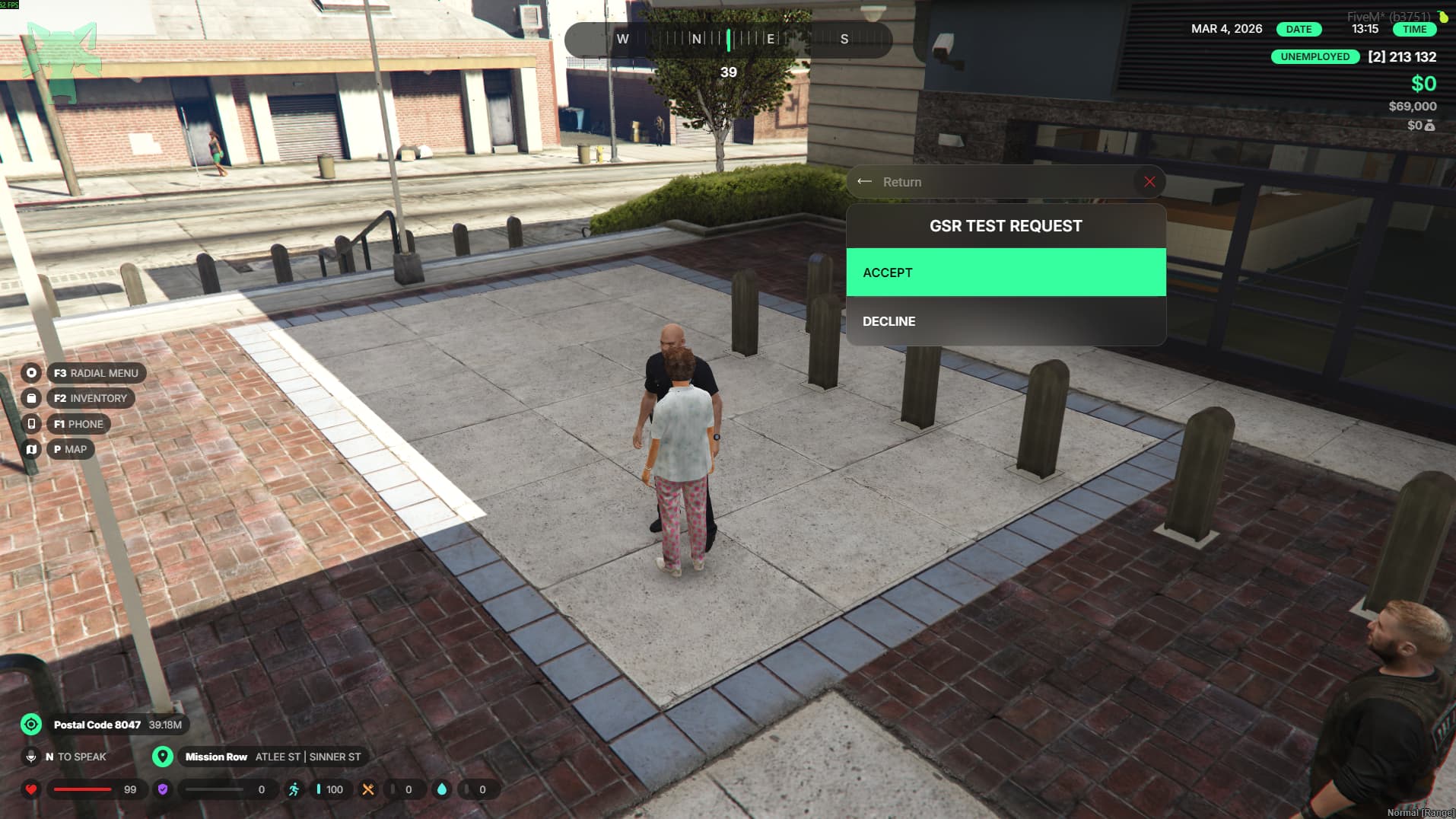
Task: Open the Map shortcut
Action: [70, 449]
